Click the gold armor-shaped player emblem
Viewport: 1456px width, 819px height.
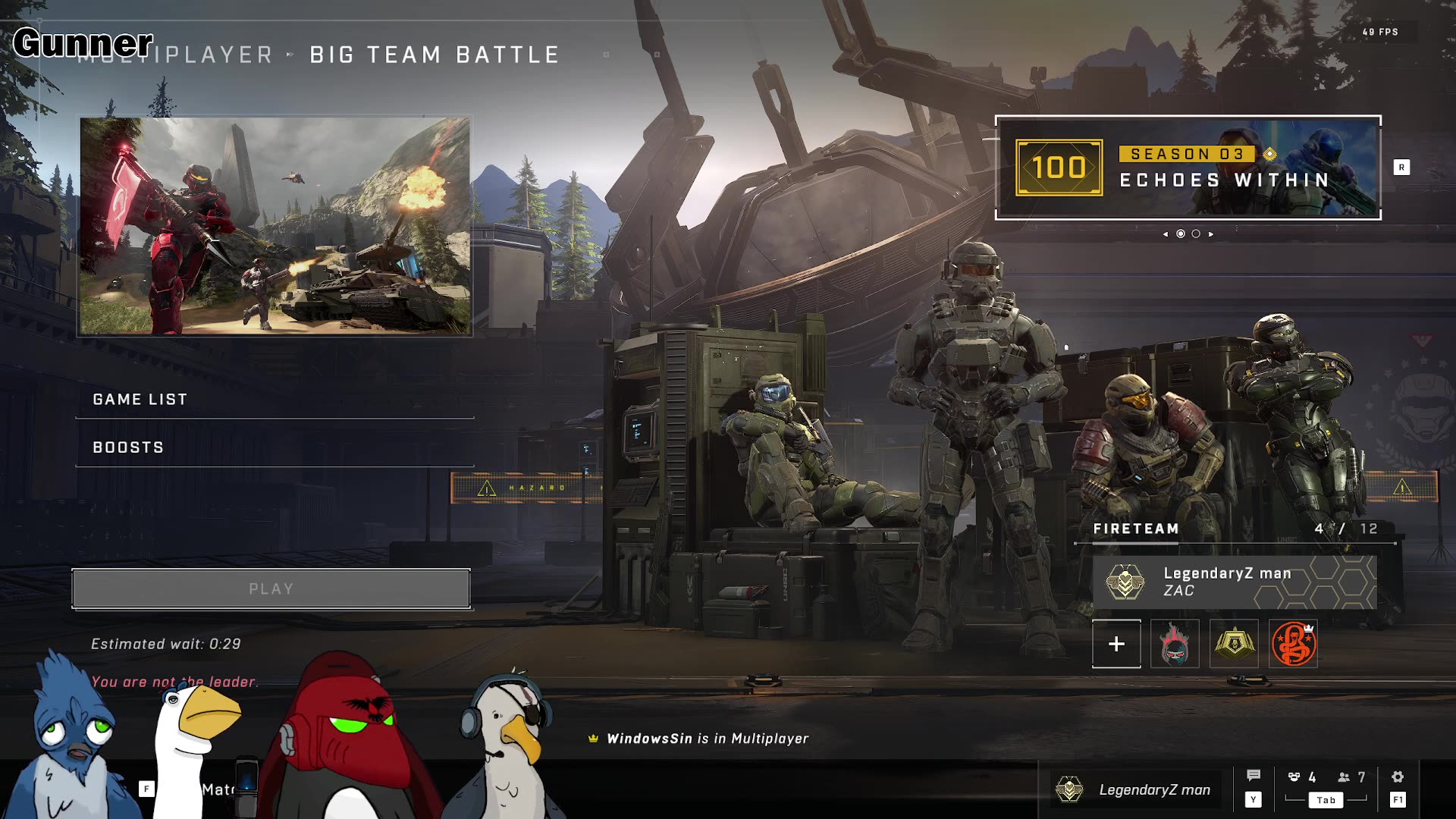(1233, 644)
